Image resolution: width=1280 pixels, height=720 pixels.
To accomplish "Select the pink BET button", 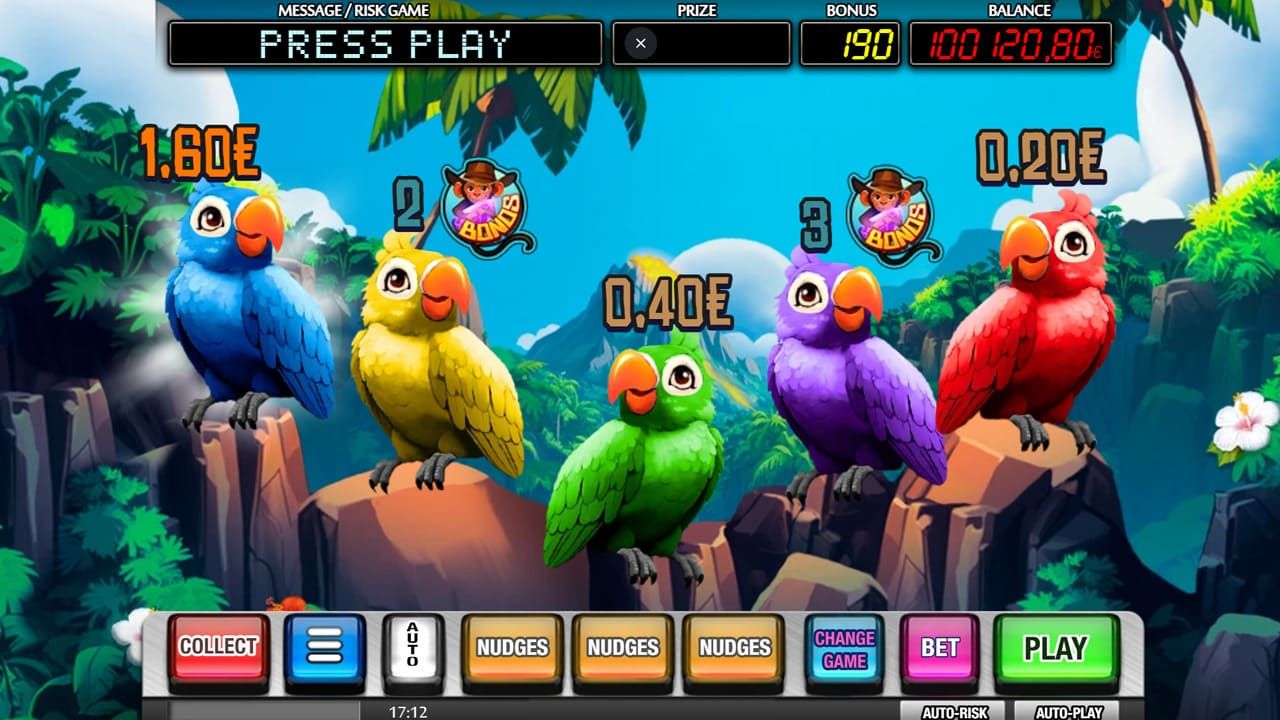I will (x=939, y=648).
